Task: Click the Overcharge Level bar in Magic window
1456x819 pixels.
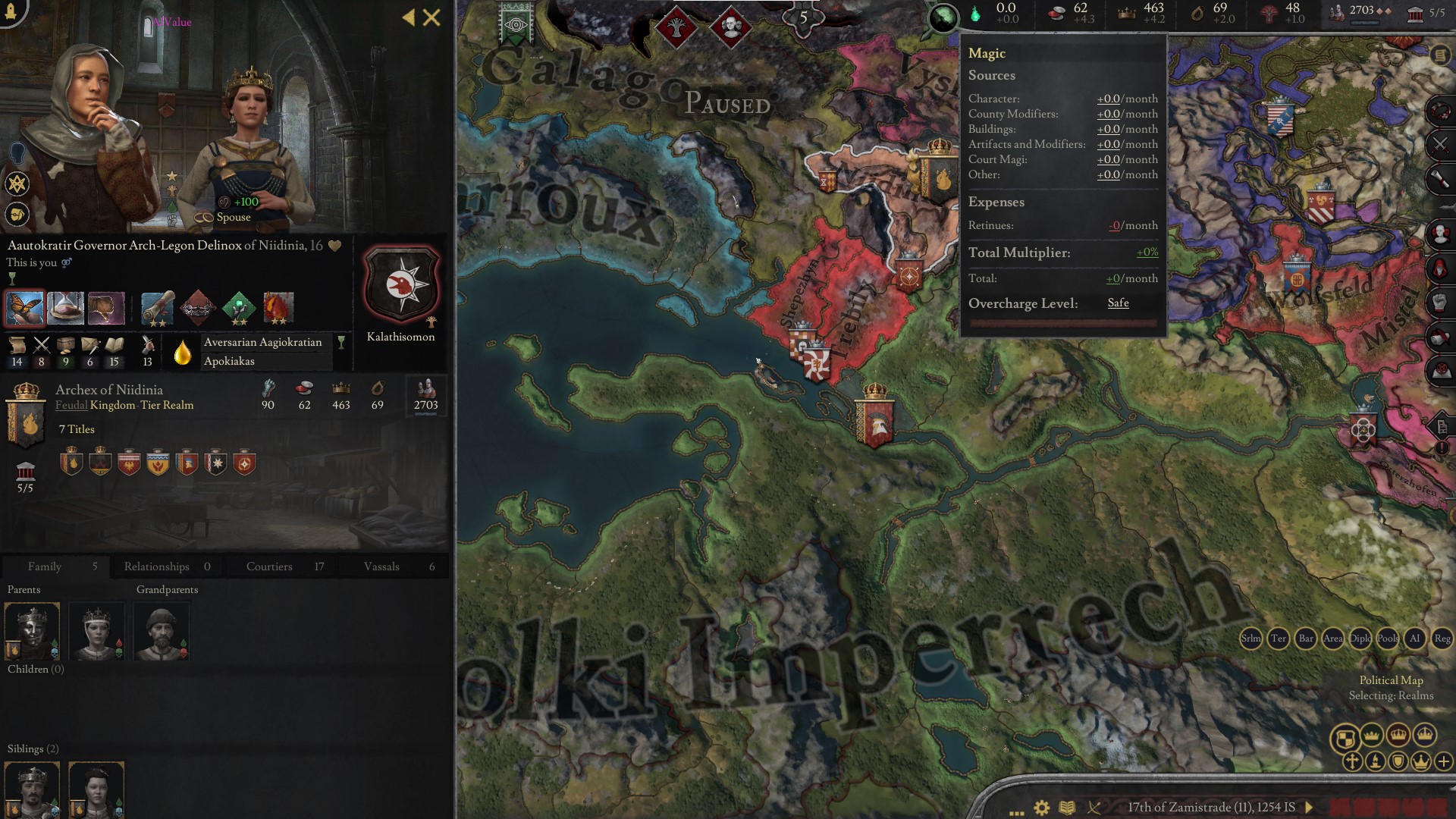Action: coord(1062,322)
